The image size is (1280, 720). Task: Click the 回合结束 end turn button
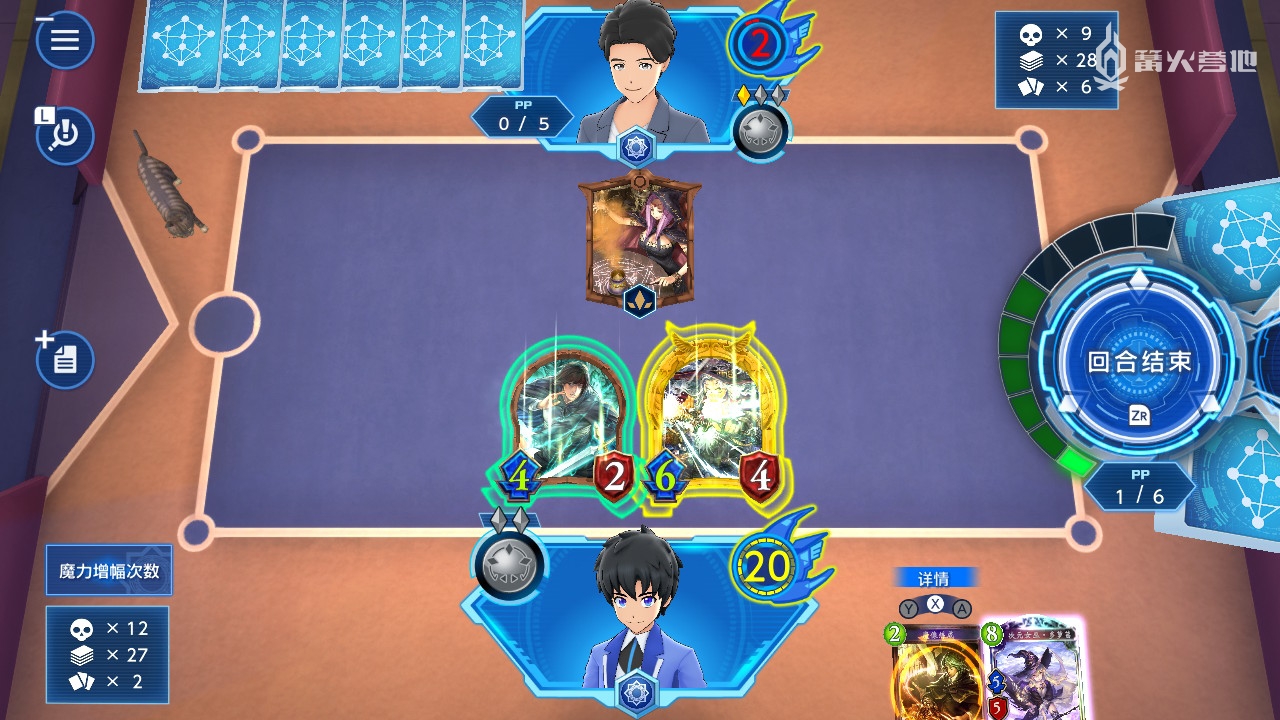pos(1139,362)
